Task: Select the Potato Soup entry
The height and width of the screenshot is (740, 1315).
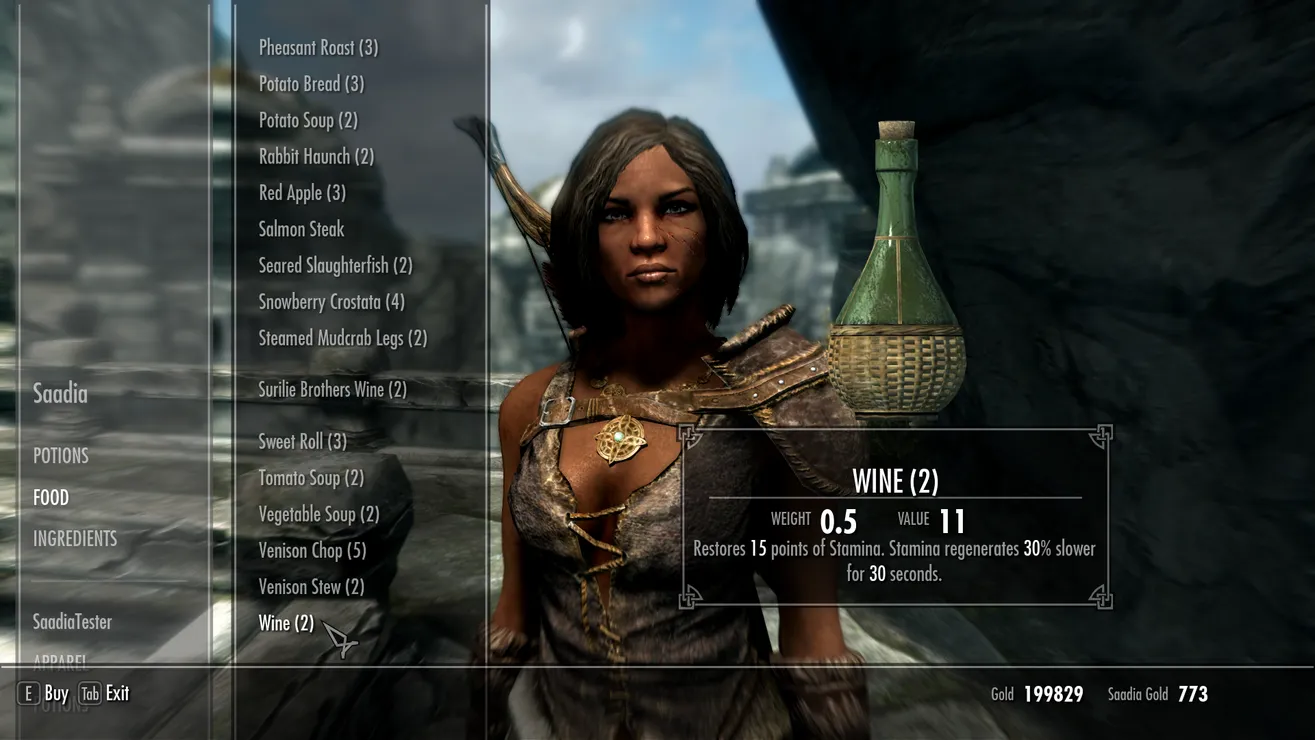Action: click(308, 121)
